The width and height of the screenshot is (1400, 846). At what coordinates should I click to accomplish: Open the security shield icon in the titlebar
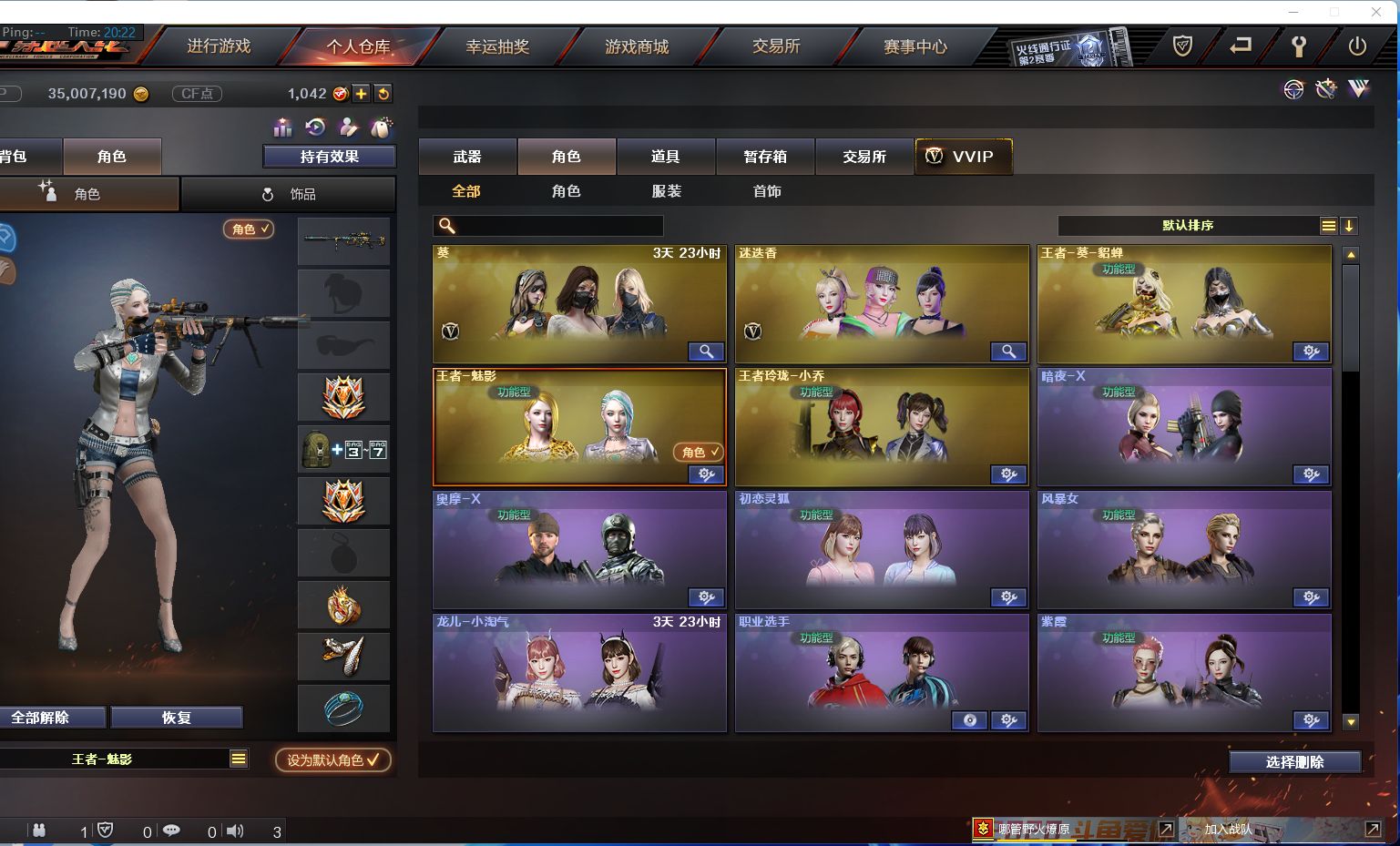point(1182,45)
